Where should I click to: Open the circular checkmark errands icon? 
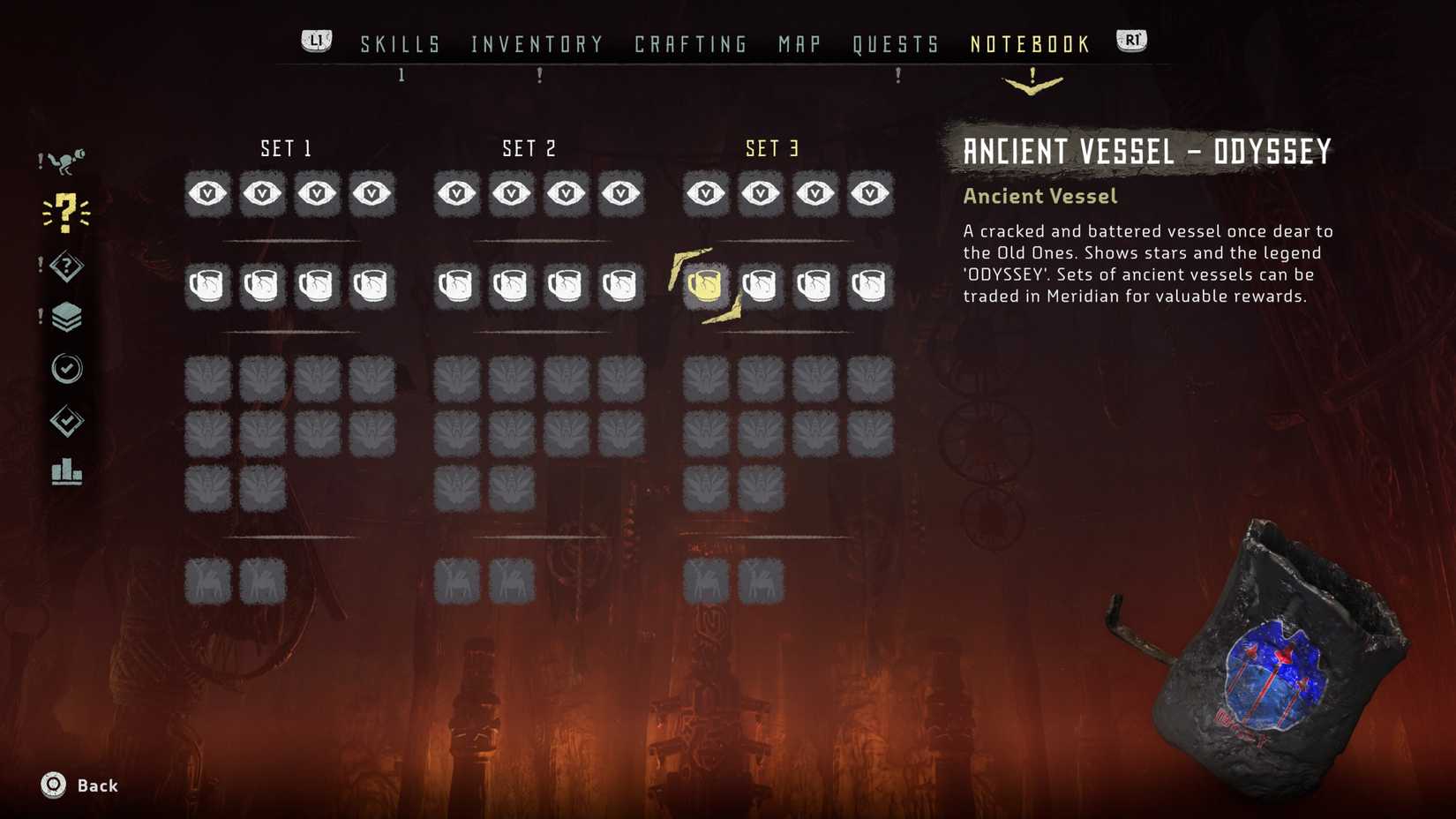click(x=66, y=369)
